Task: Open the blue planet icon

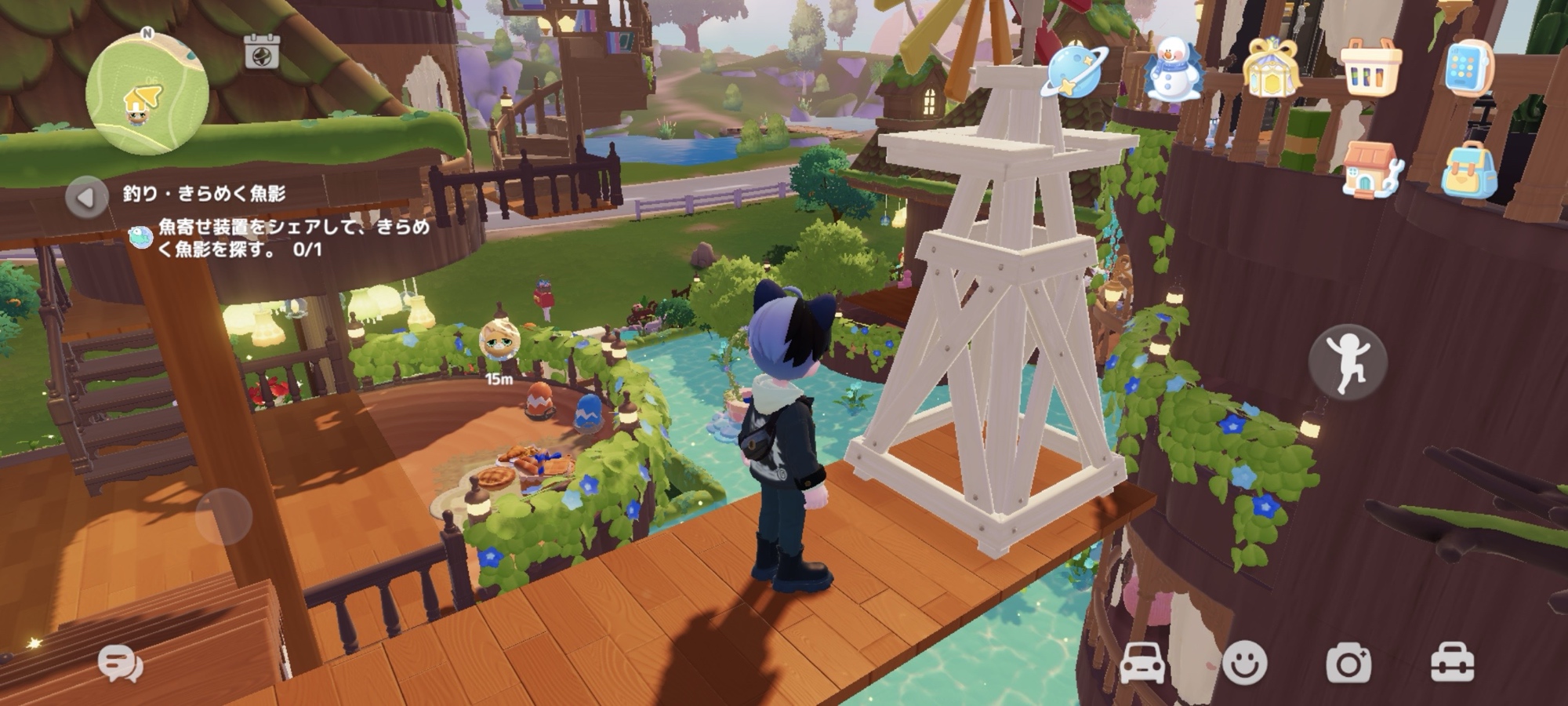Action: pyautogui.click(x=1076, y=72)
